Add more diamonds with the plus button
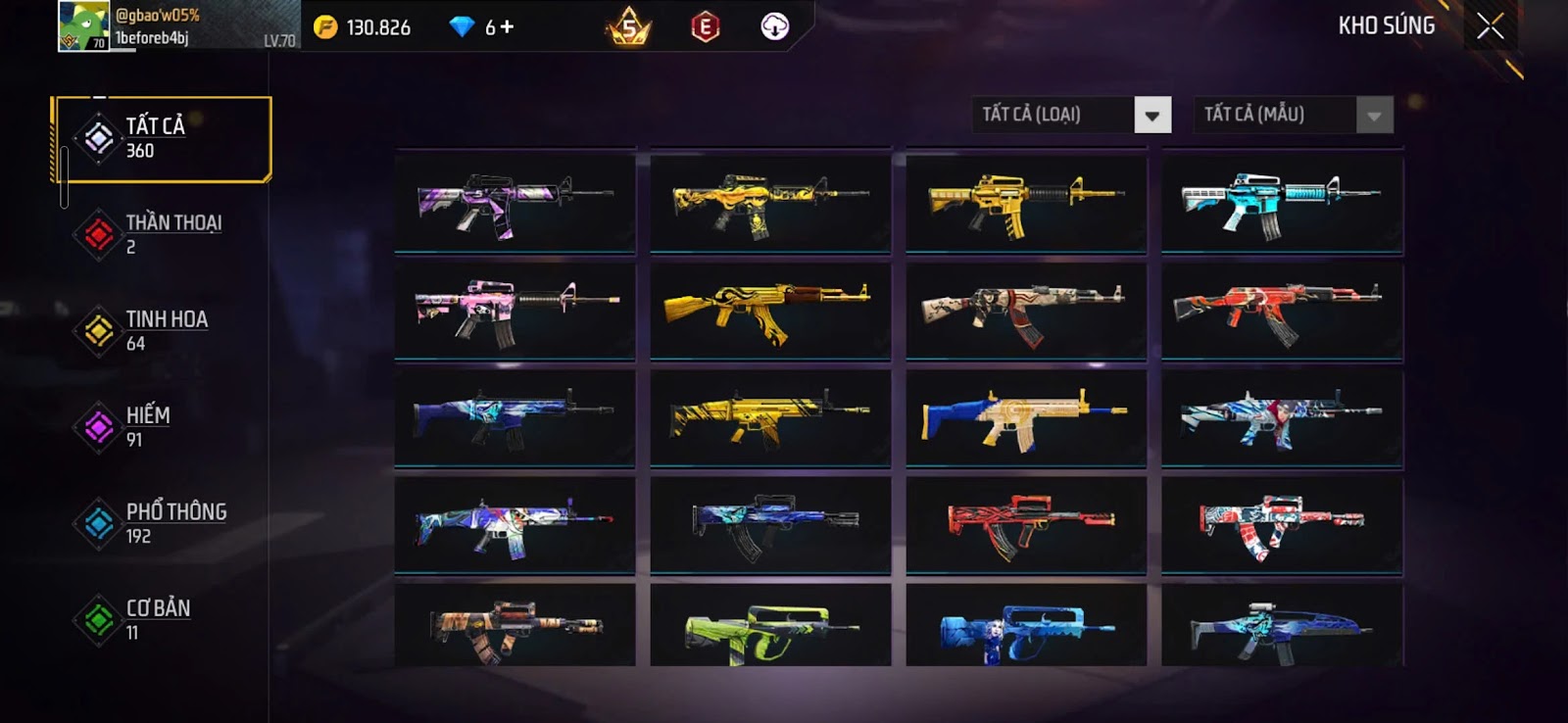This screenshot has width=1568, height=723. pos(507,27)
